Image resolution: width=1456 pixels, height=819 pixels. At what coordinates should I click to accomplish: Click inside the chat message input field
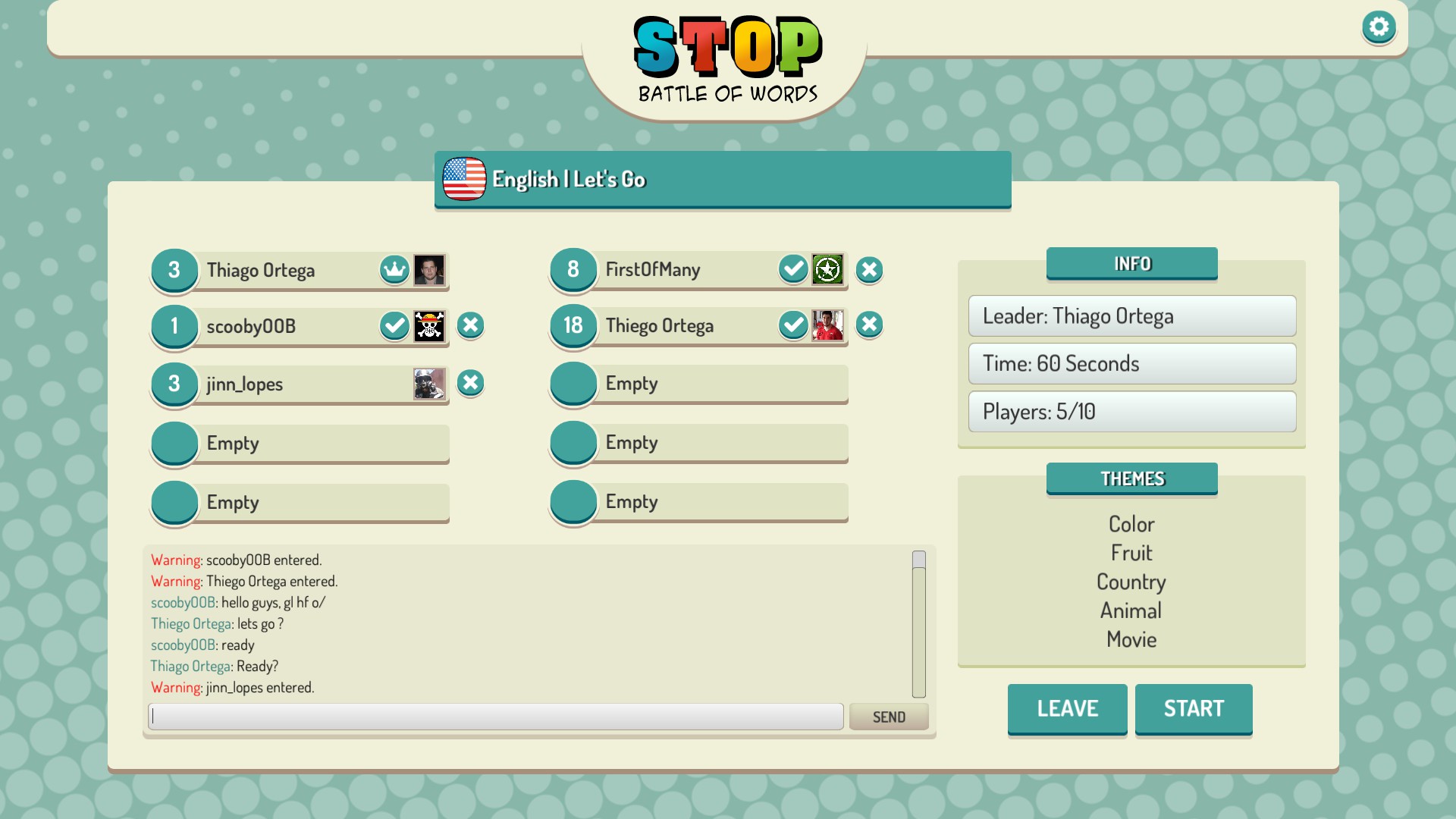point(496,716)
